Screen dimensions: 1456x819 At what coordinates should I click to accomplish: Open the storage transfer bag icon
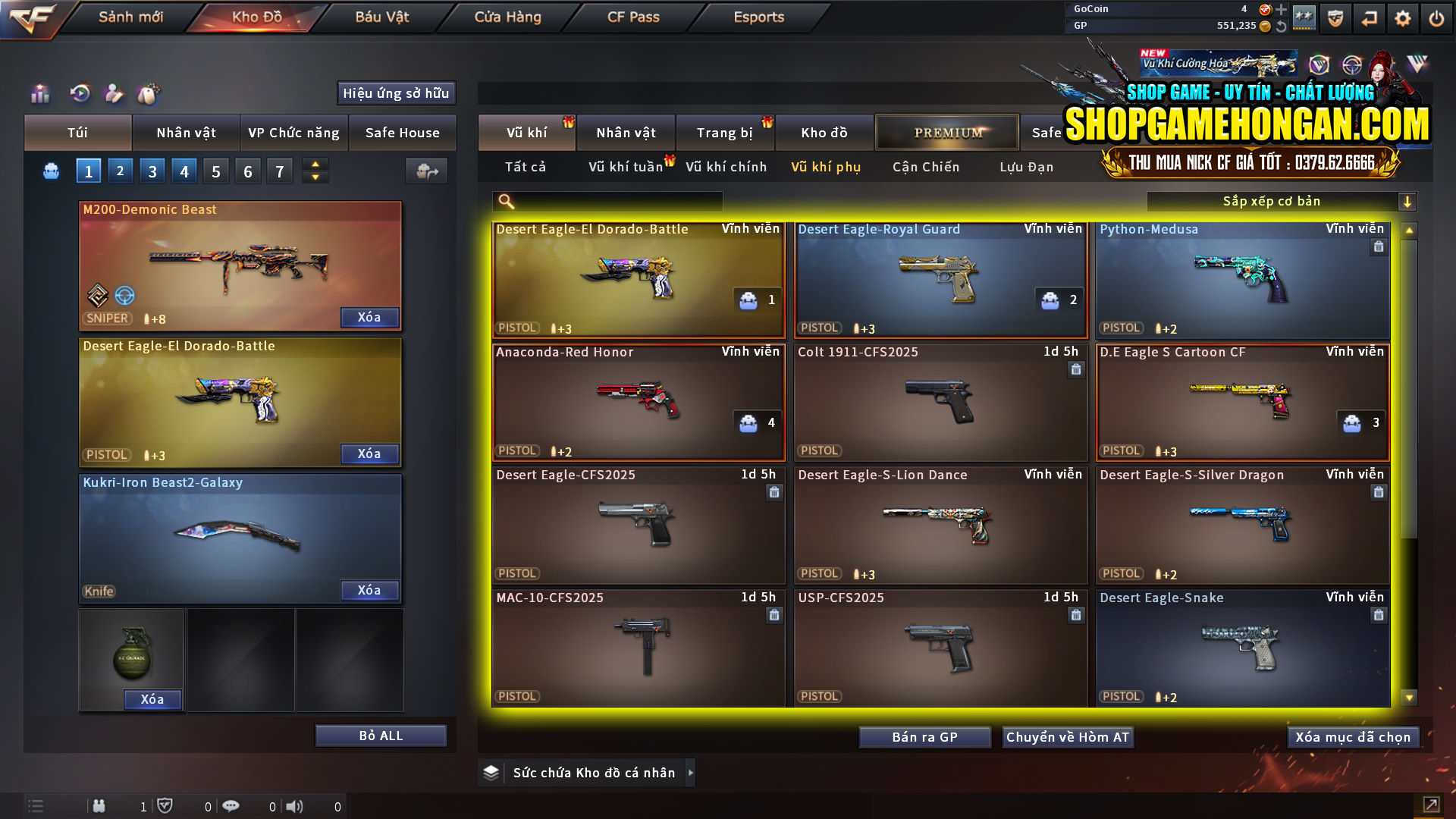(426, 171)
